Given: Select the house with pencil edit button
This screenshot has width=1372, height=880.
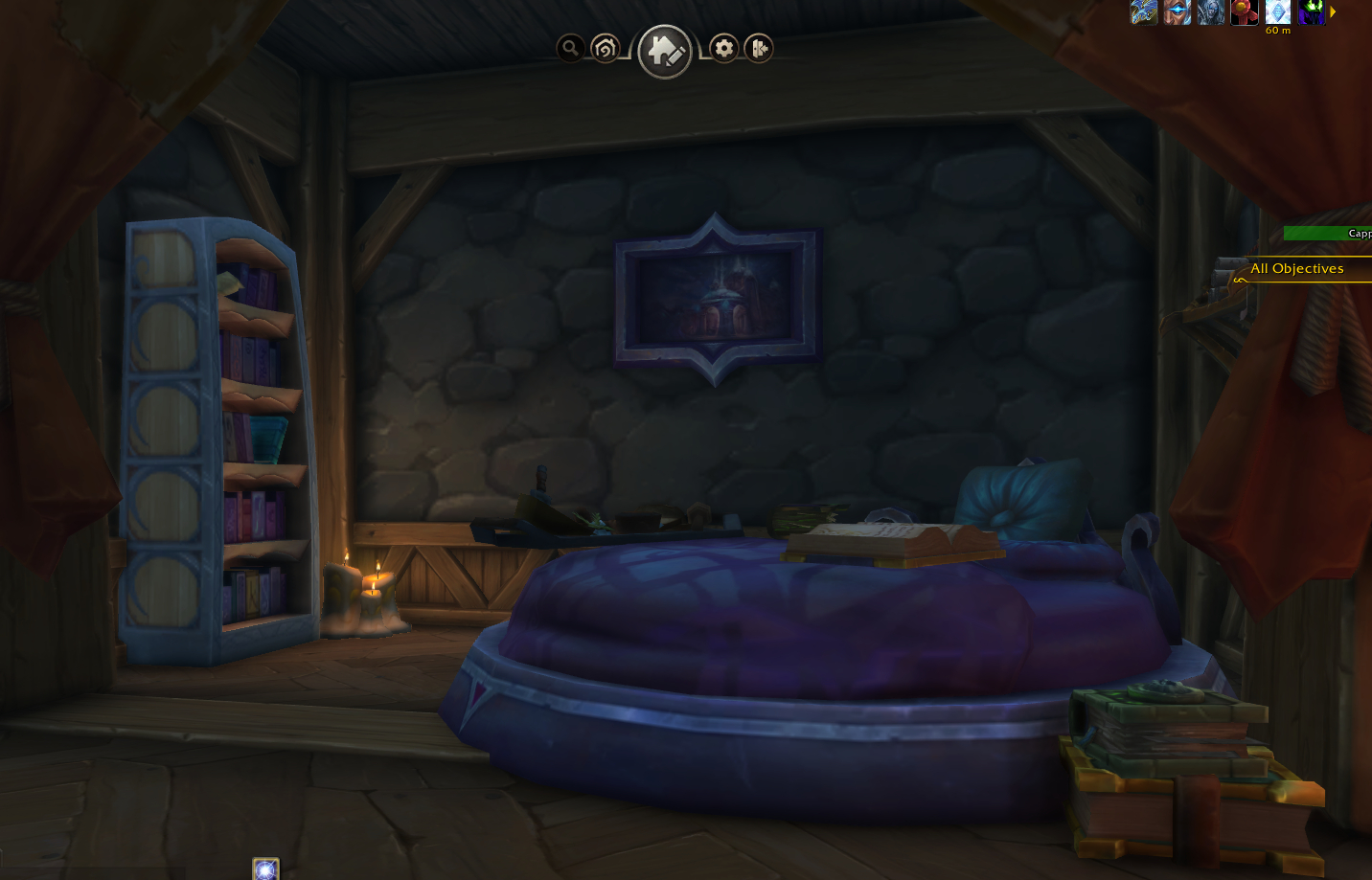Looking at the screenshot, I should 665,52.
